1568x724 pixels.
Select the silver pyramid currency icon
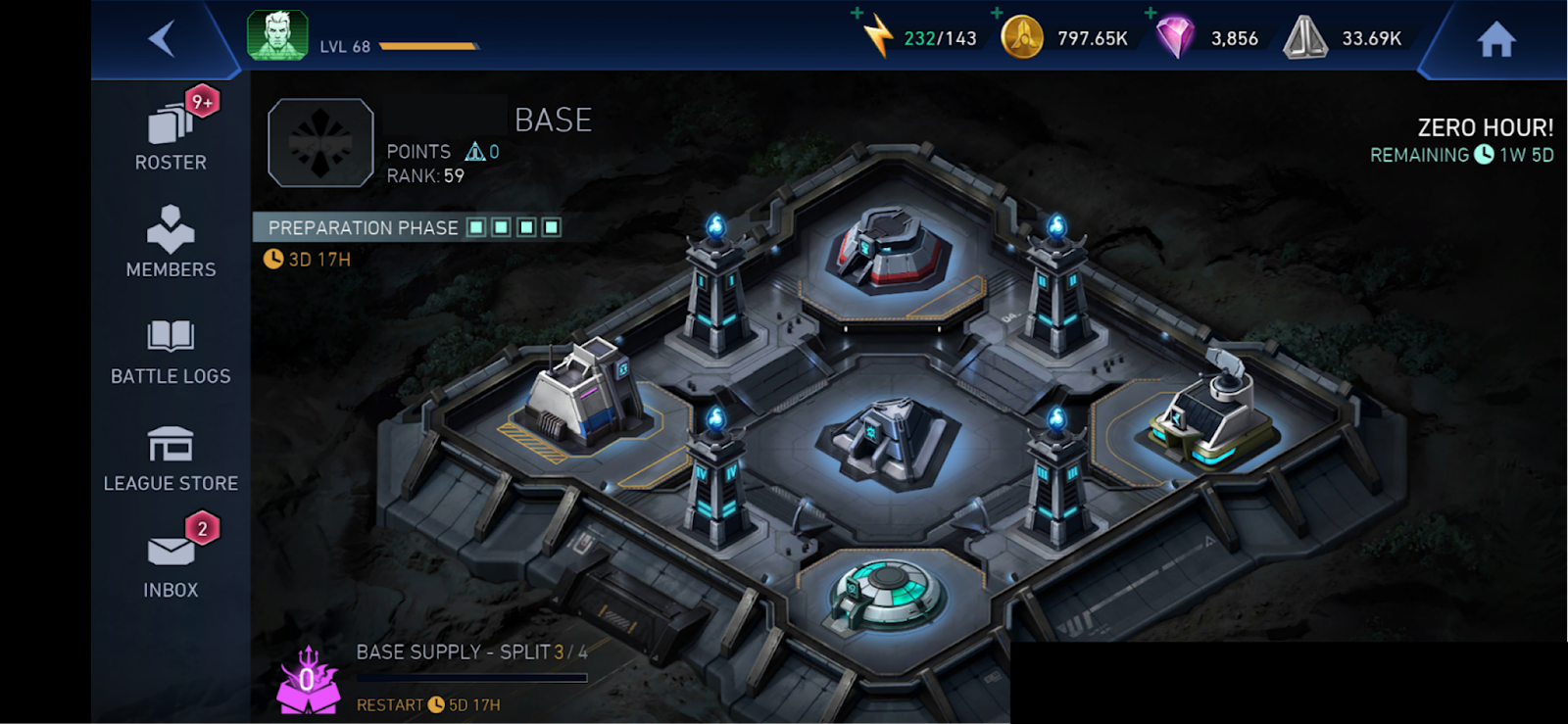point(1305,38)
